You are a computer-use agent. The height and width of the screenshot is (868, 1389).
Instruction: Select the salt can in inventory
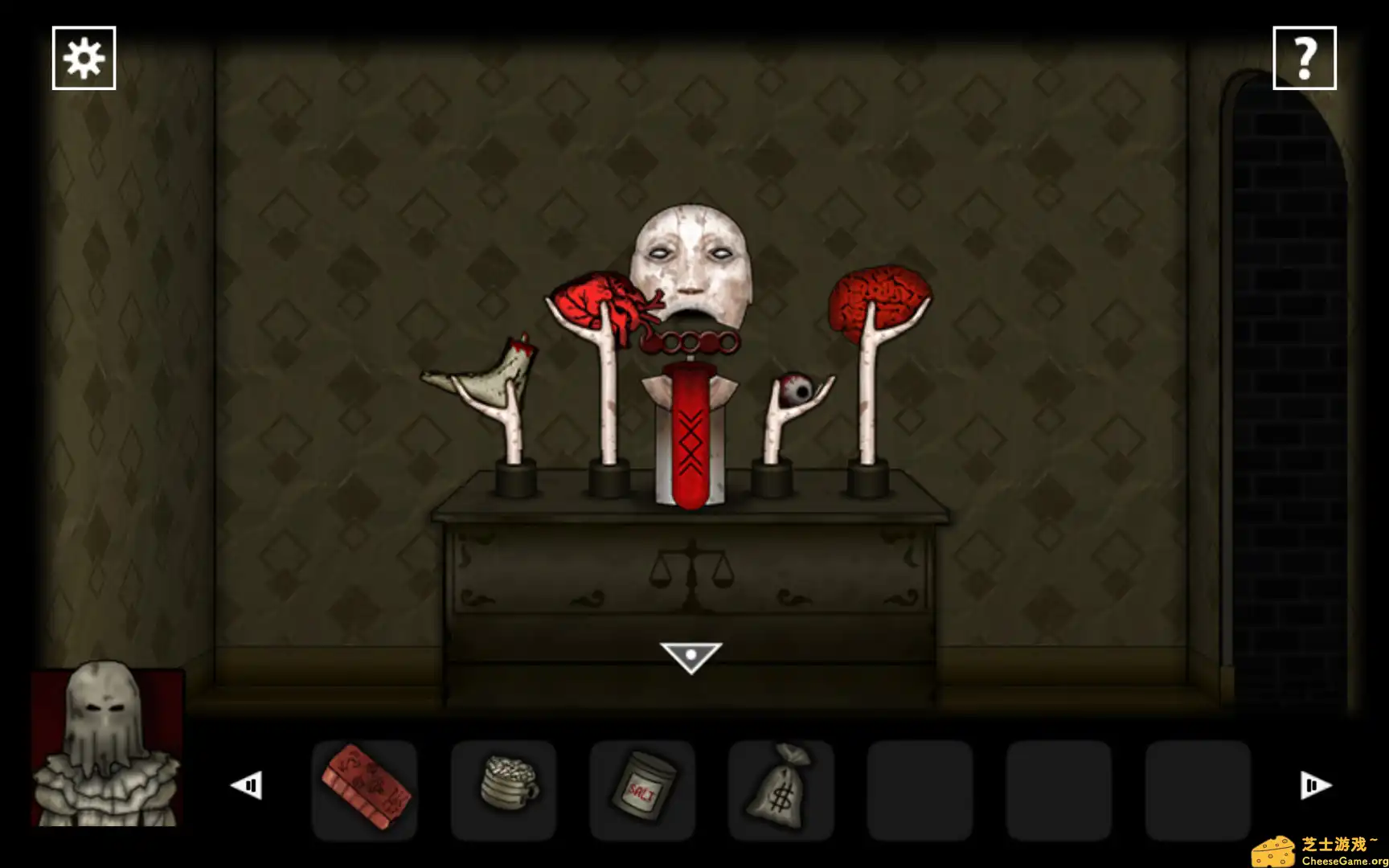coord(643,786)
